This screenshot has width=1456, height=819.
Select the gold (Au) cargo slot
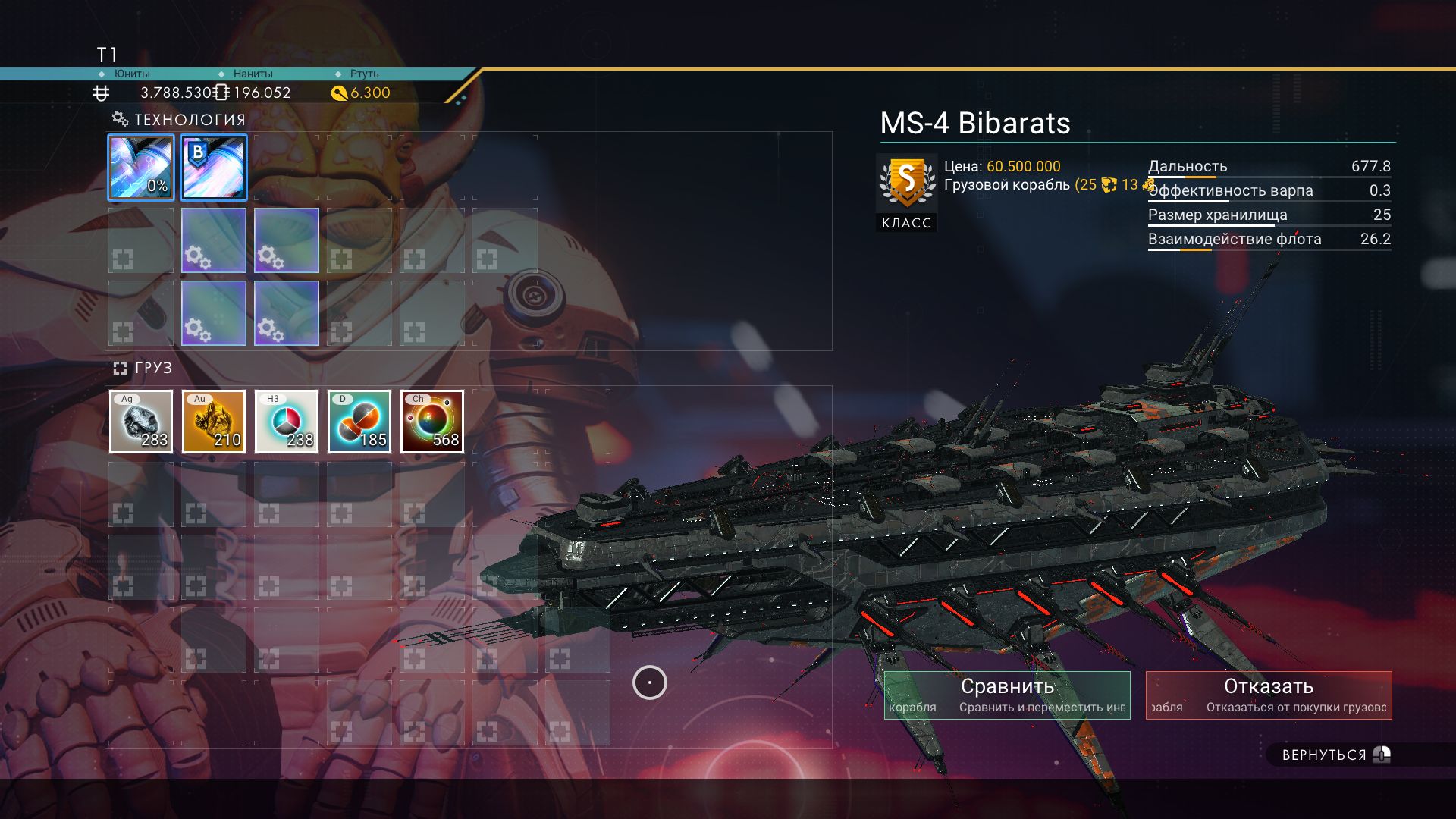214,422
